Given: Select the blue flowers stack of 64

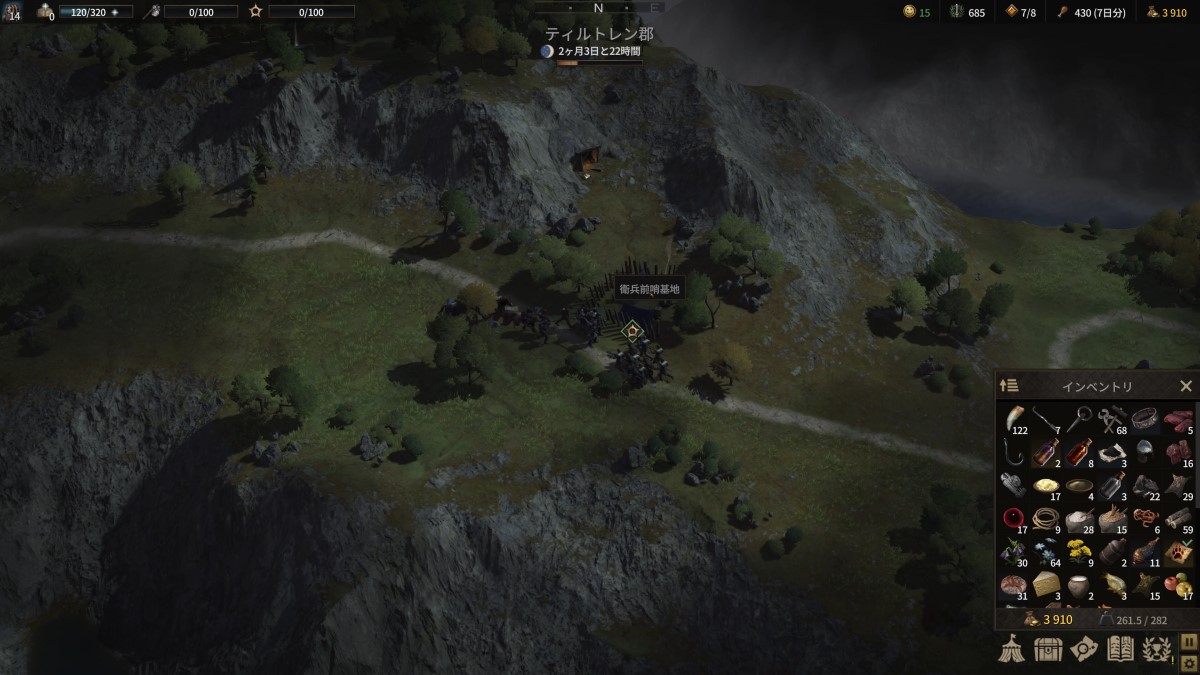Looking at the screenshot, I should pos(1046,552).
